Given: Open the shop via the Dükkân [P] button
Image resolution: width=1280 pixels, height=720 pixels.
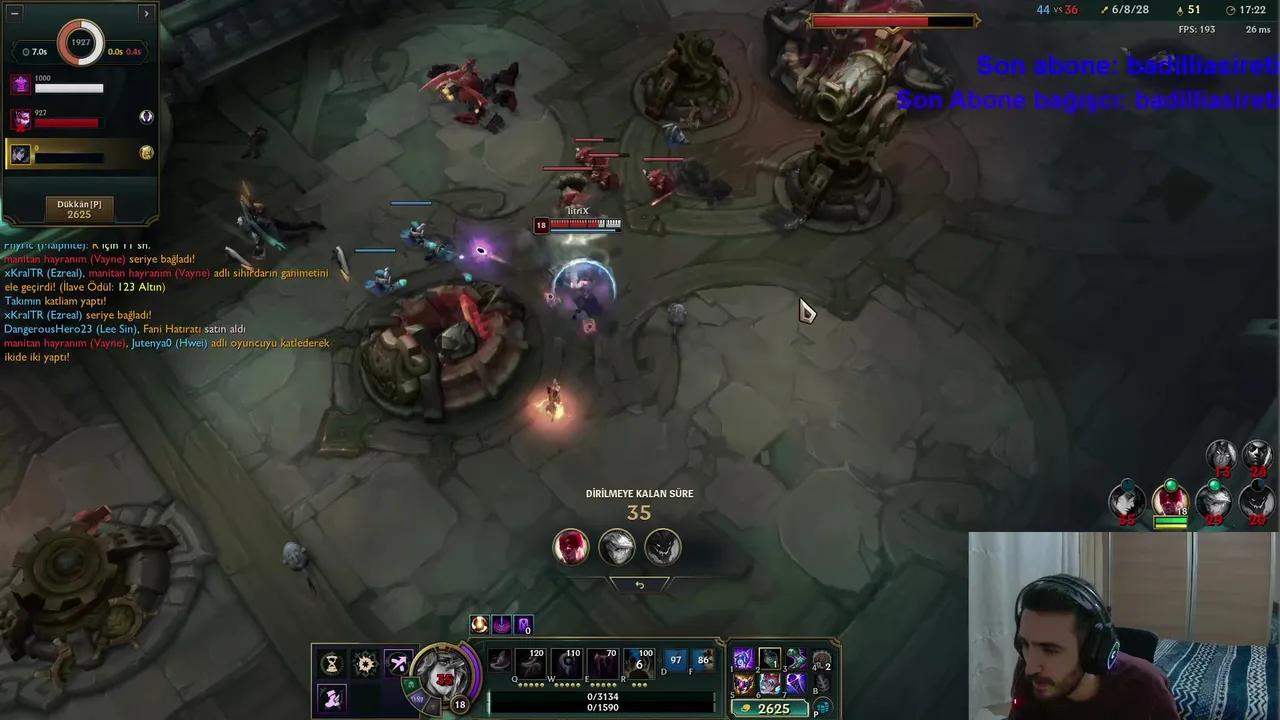Looking at the screenshot, I should click(x=79, y=208).
